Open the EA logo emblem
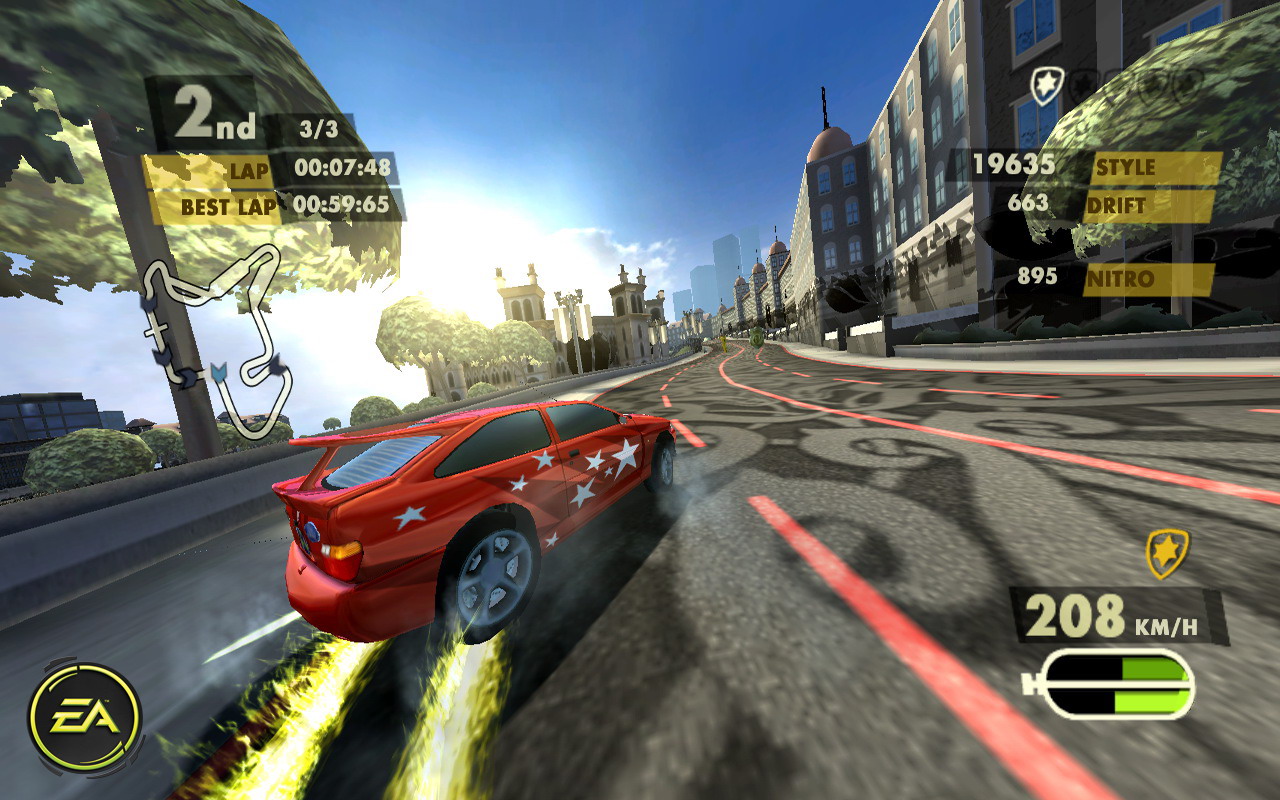 coord(84,716)
